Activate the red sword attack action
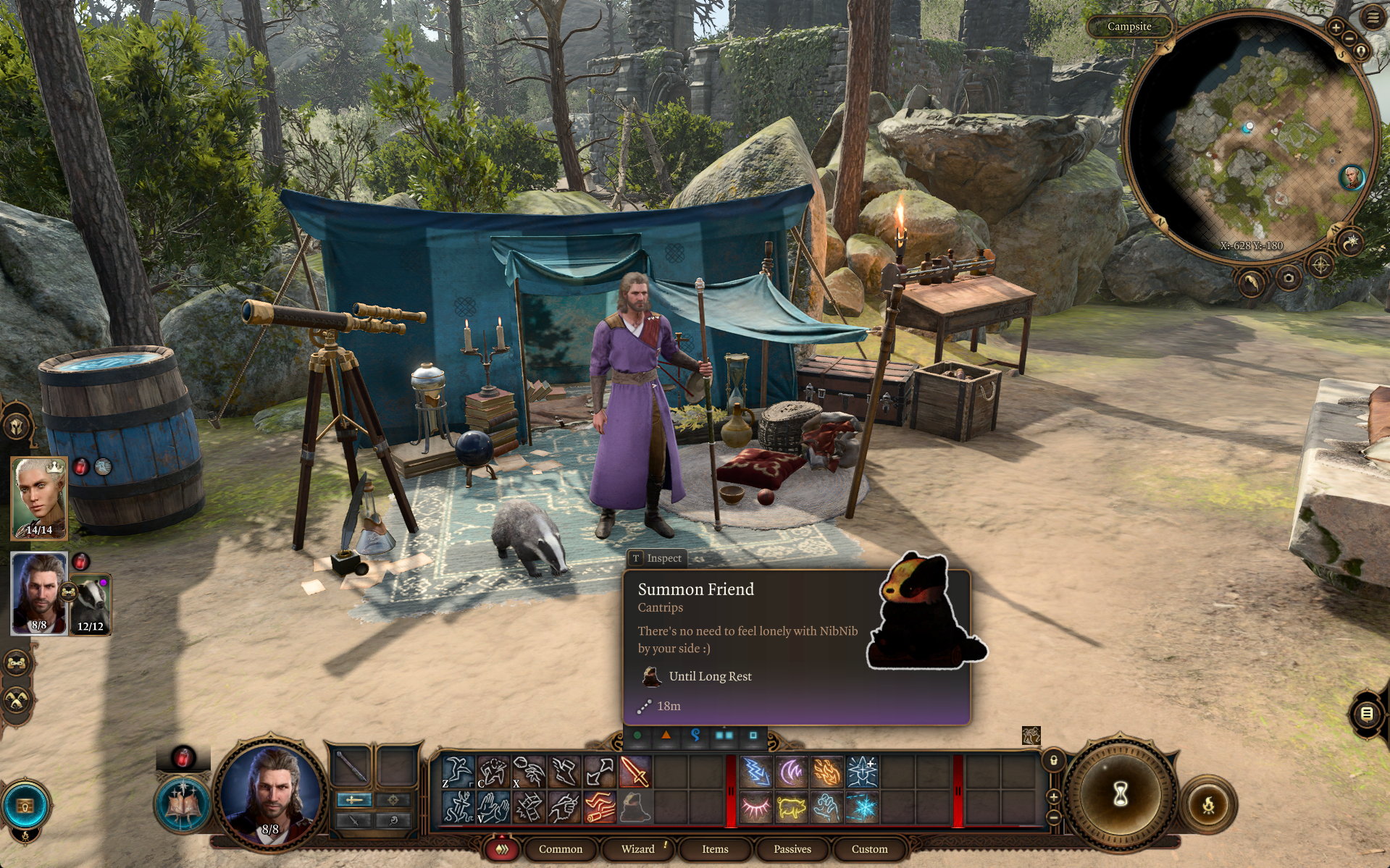Viewport: 1390px width, 868px height. pyautogui.click(x=635, y=772)
